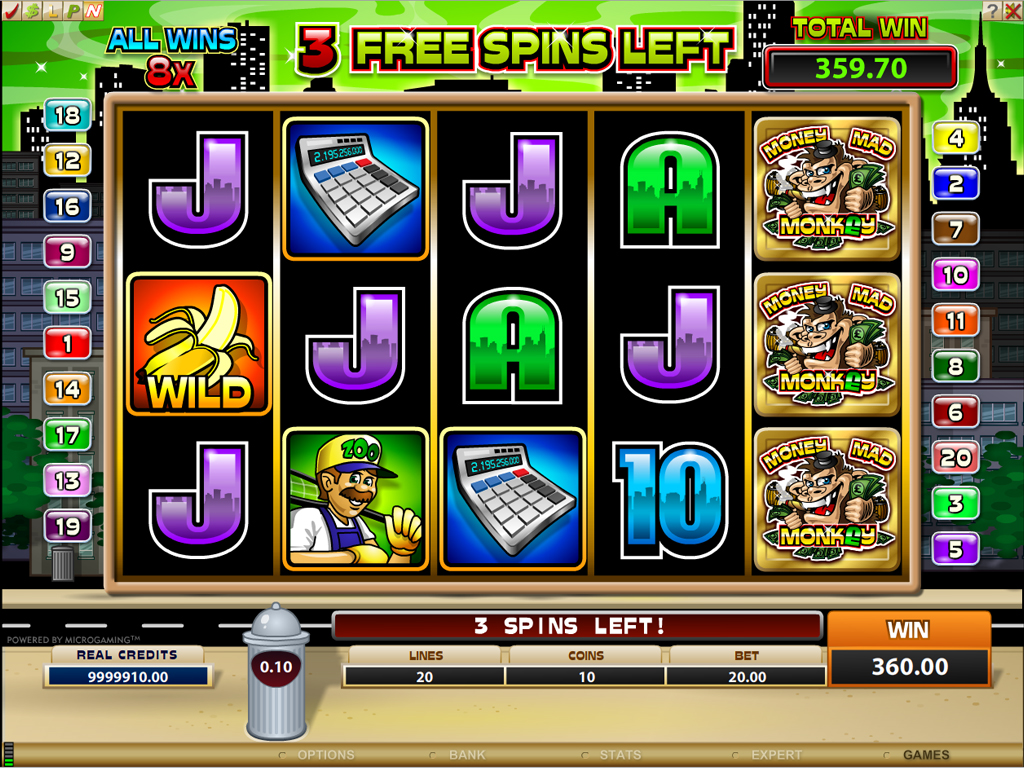Click the 0.10 coin size hydrant
The width and height of the screenshot is (1024, 768).
276,667
